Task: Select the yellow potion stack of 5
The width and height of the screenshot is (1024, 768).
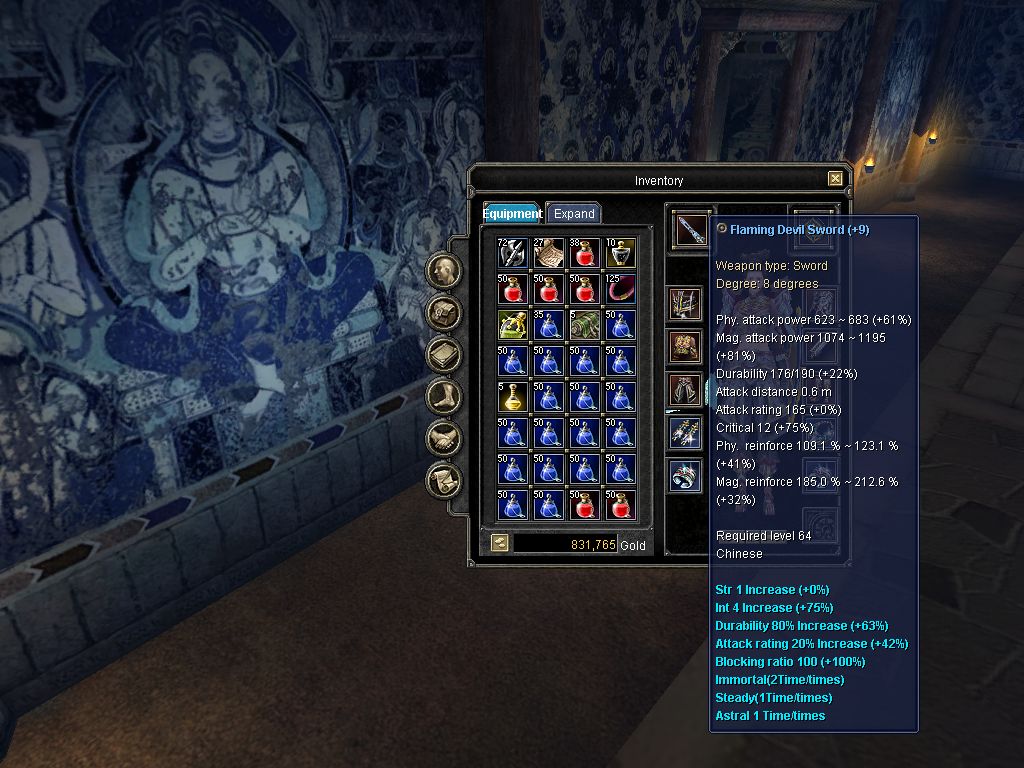Action: pos(512,397)
